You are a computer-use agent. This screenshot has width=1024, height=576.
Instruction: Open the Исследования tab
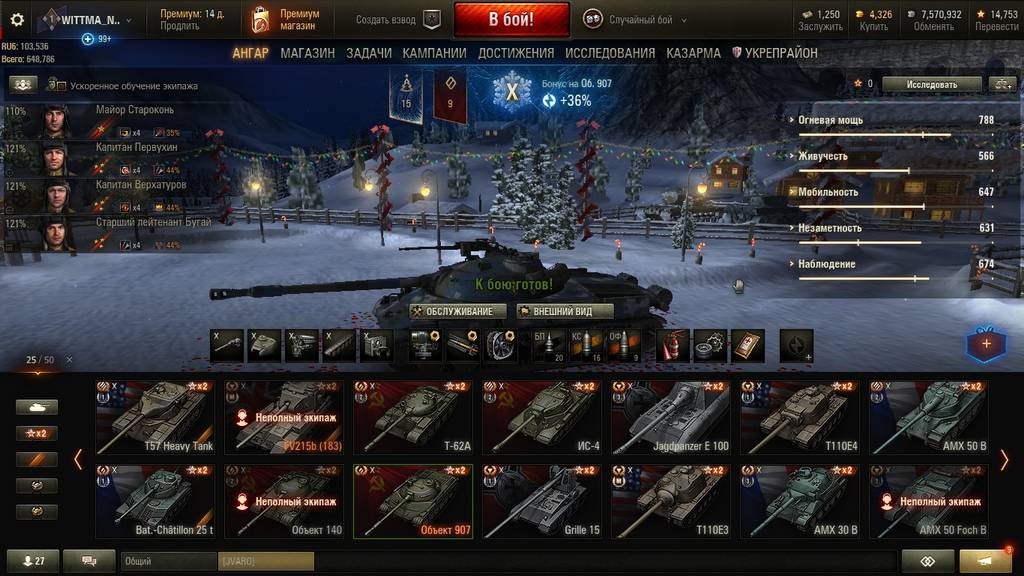click(610, 53)
